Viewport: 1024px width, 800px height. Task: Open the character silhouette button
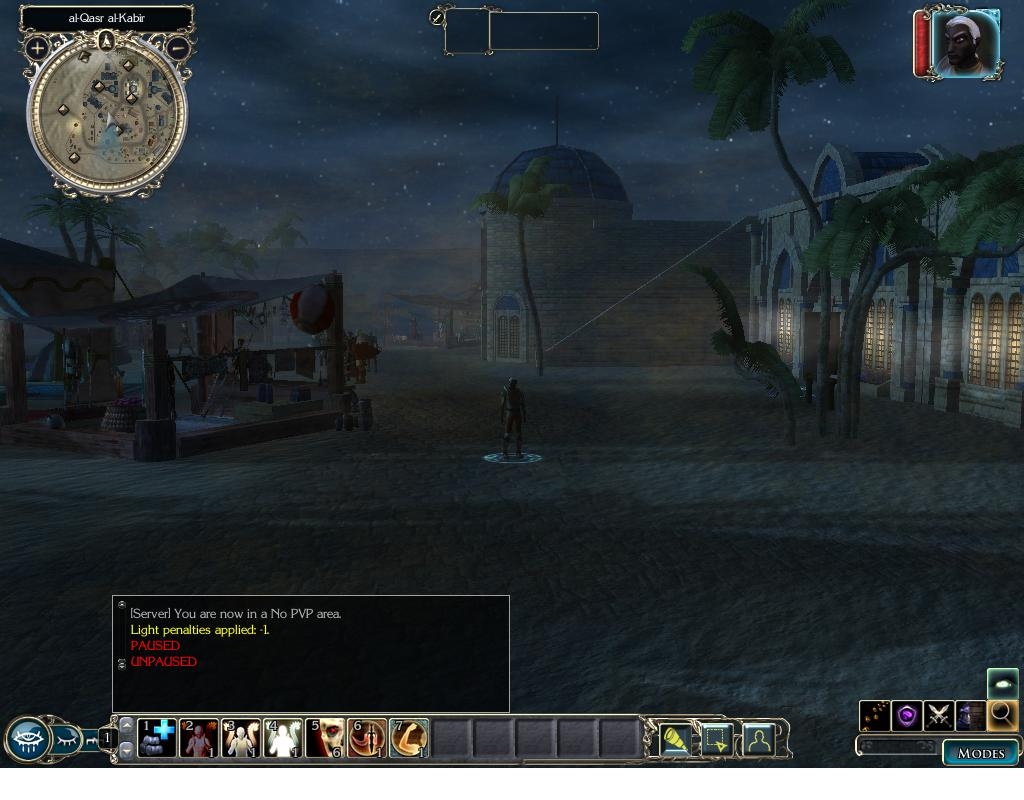point(759,740)
